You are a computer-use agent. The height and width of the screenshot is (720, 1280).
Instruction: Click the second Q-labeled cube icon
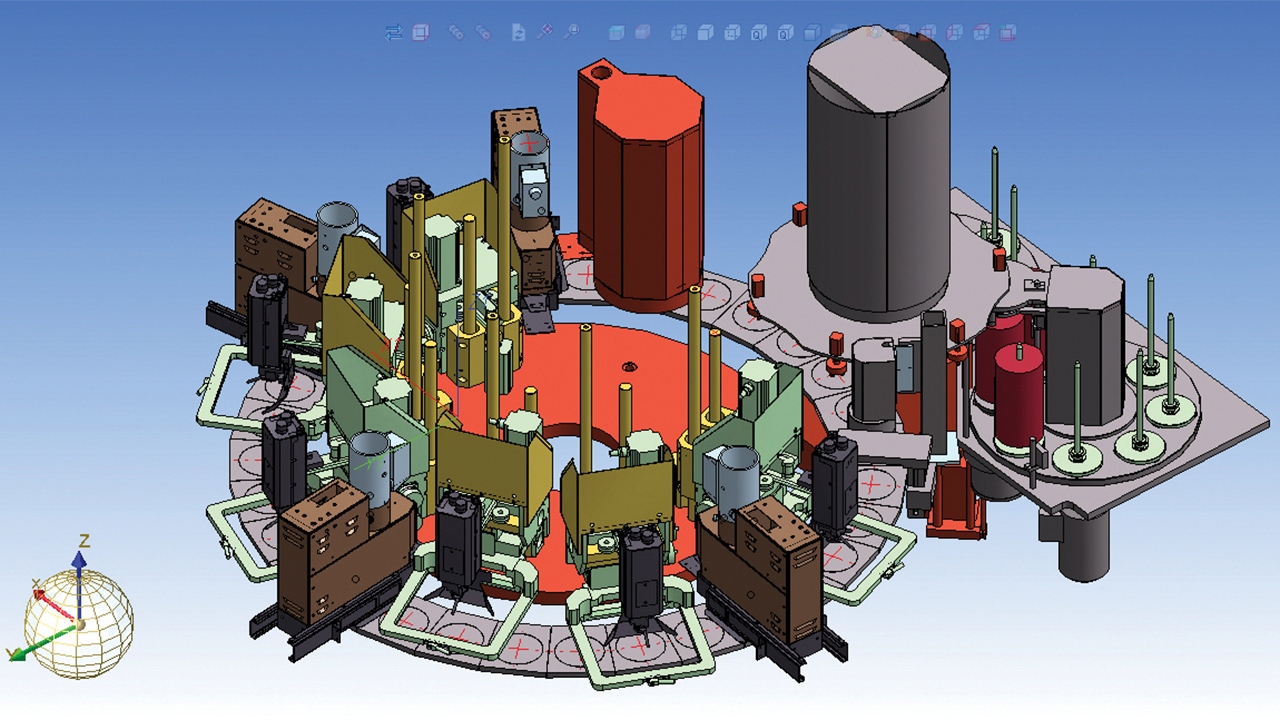(782, 31)
